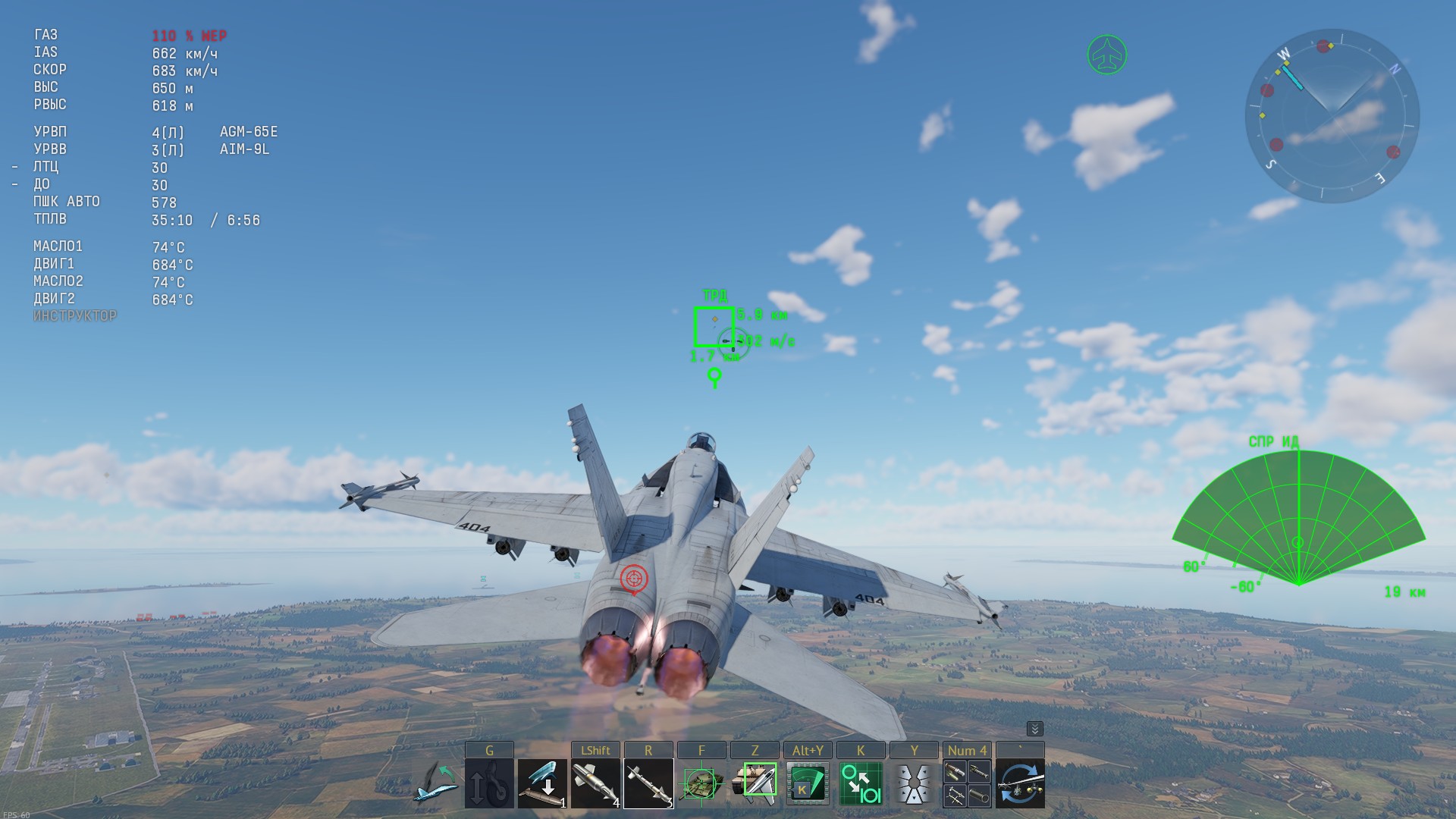Screen dimensions: 1456x819
Task: Click the aircraft wing-sweep icon left of hotbar
Action: (436, 784)
